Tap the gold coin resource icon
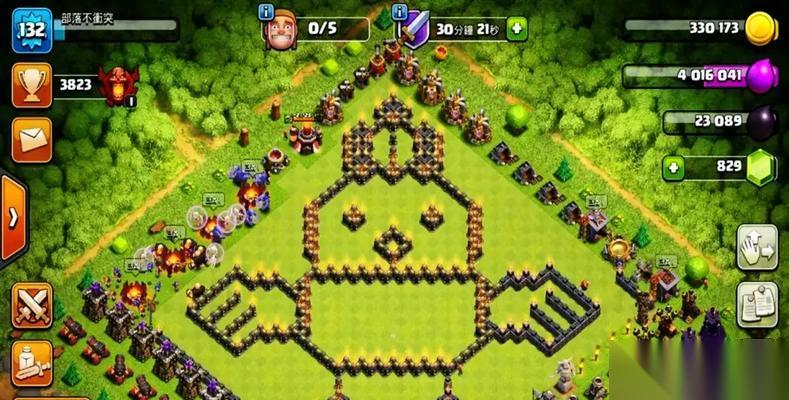 tap(762, 28)
